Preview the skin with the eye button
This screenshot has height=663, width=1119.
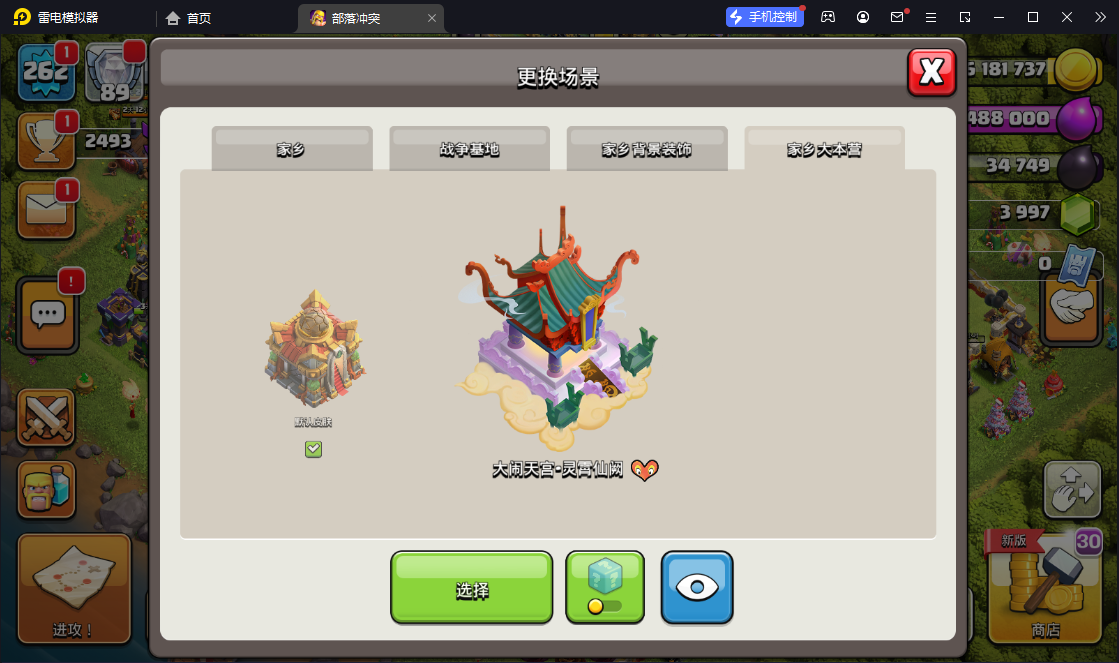pyautogui.click(x=697, y=588)
